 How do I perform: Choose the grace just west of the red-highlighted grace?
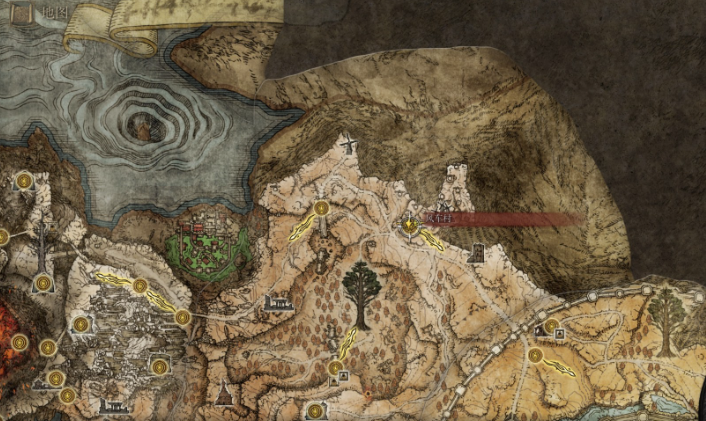(321, 209)
